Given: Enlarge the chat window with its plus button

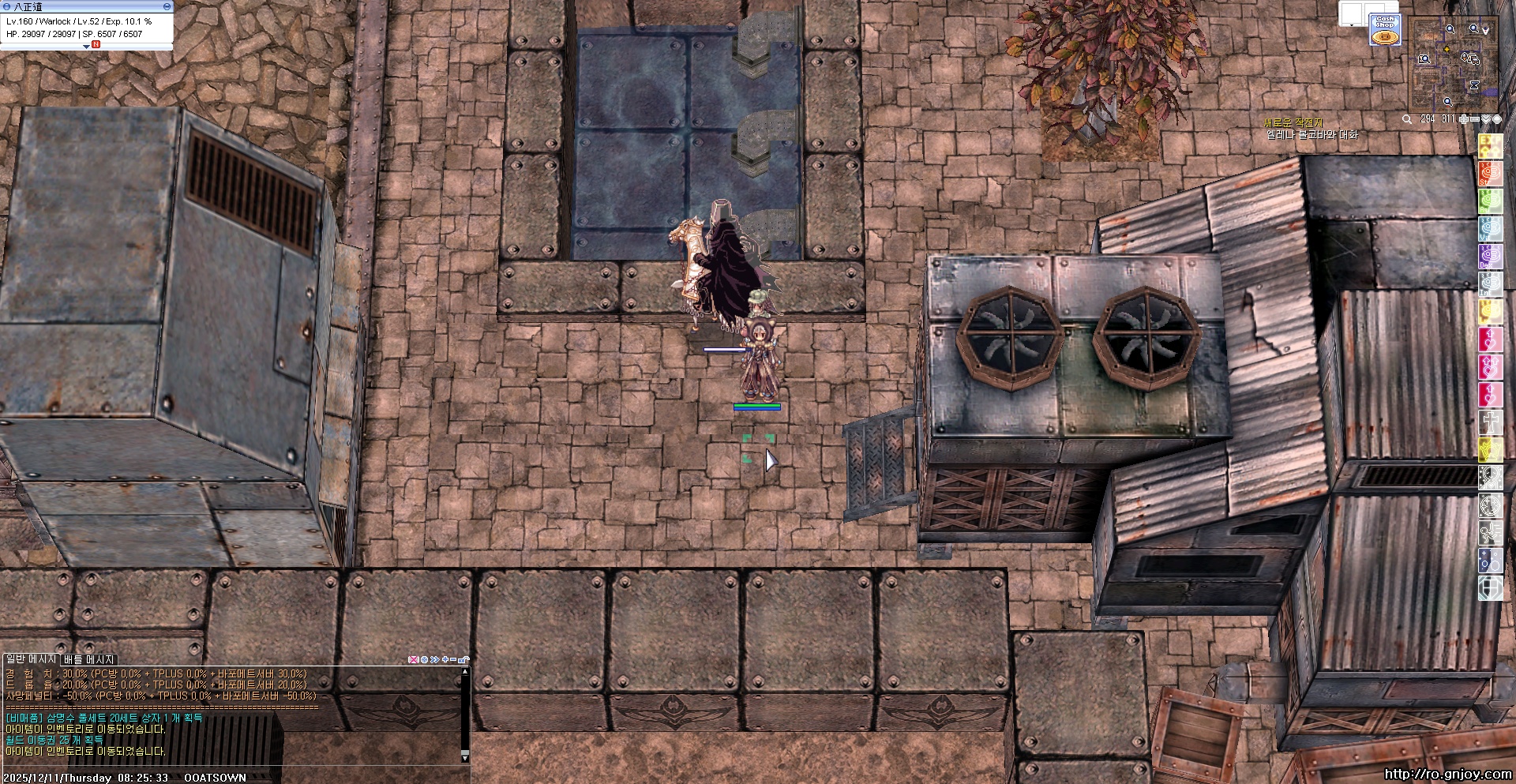Looking at the screenshot, I should tap(445, 659).
